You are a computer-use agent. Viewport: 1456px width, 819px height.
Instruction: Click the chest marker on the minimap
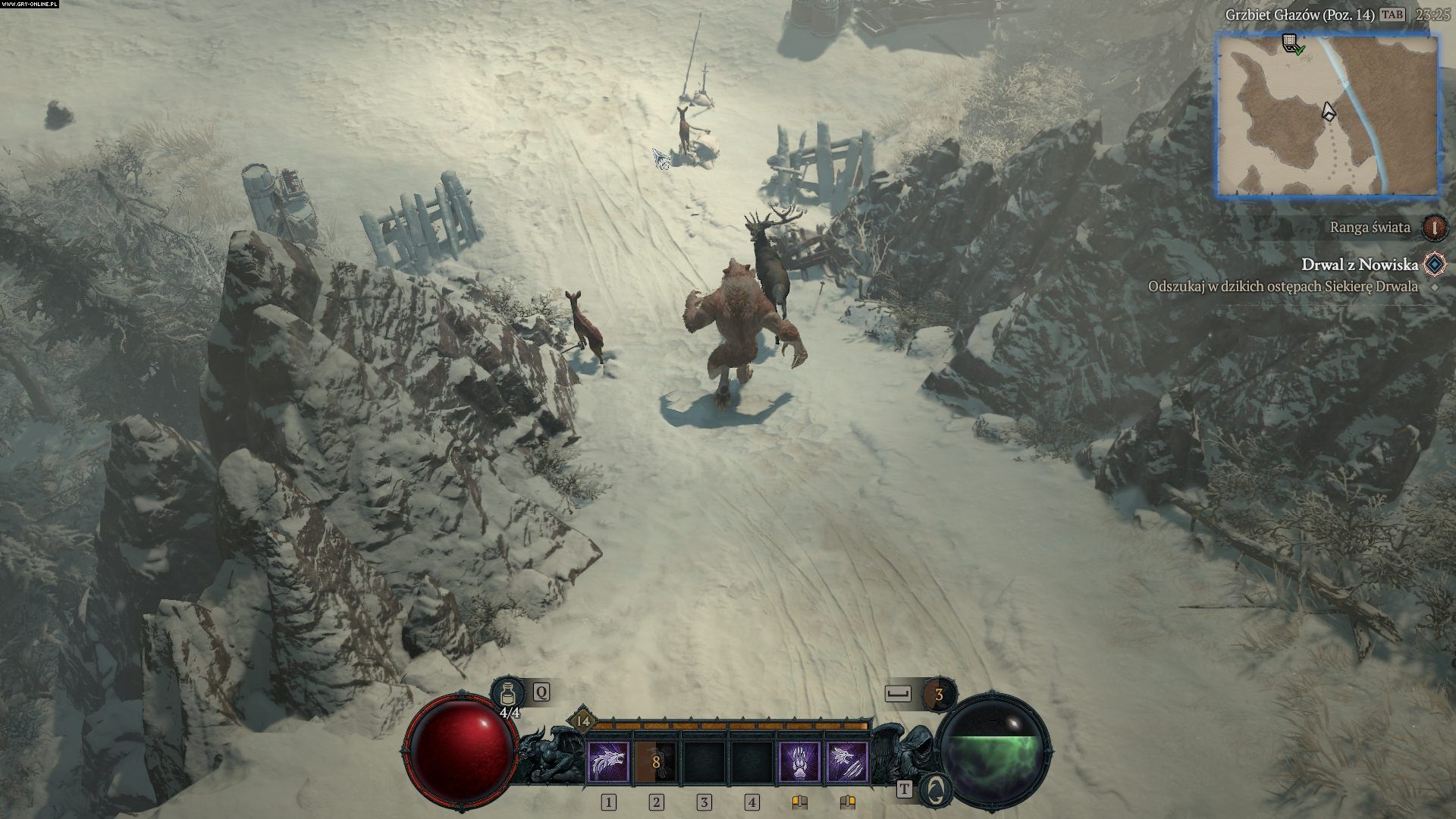pyautogui.click(x=1290, y=43)
